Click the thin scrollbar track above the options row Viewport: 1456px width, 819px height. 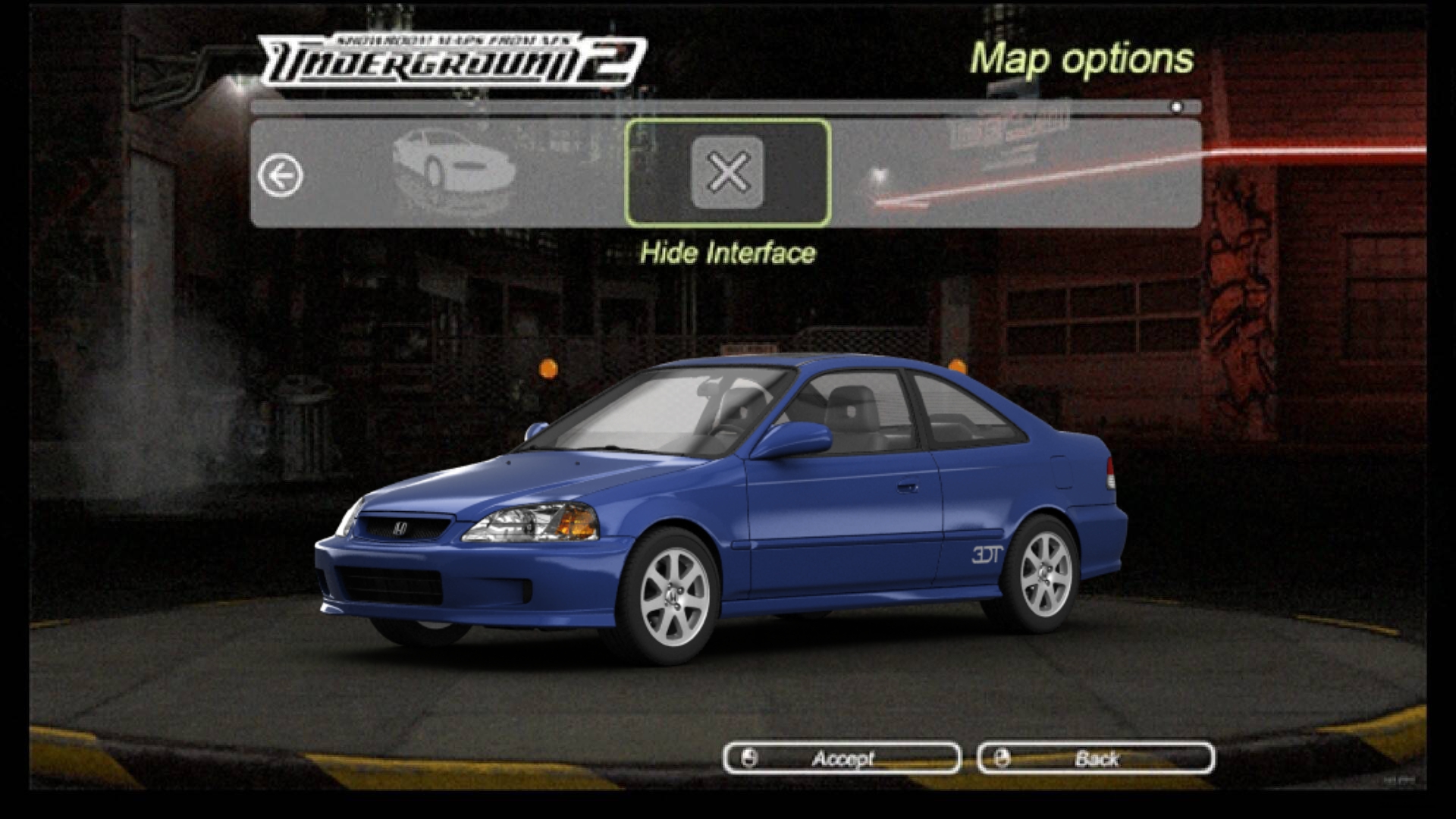pos(720,108)
